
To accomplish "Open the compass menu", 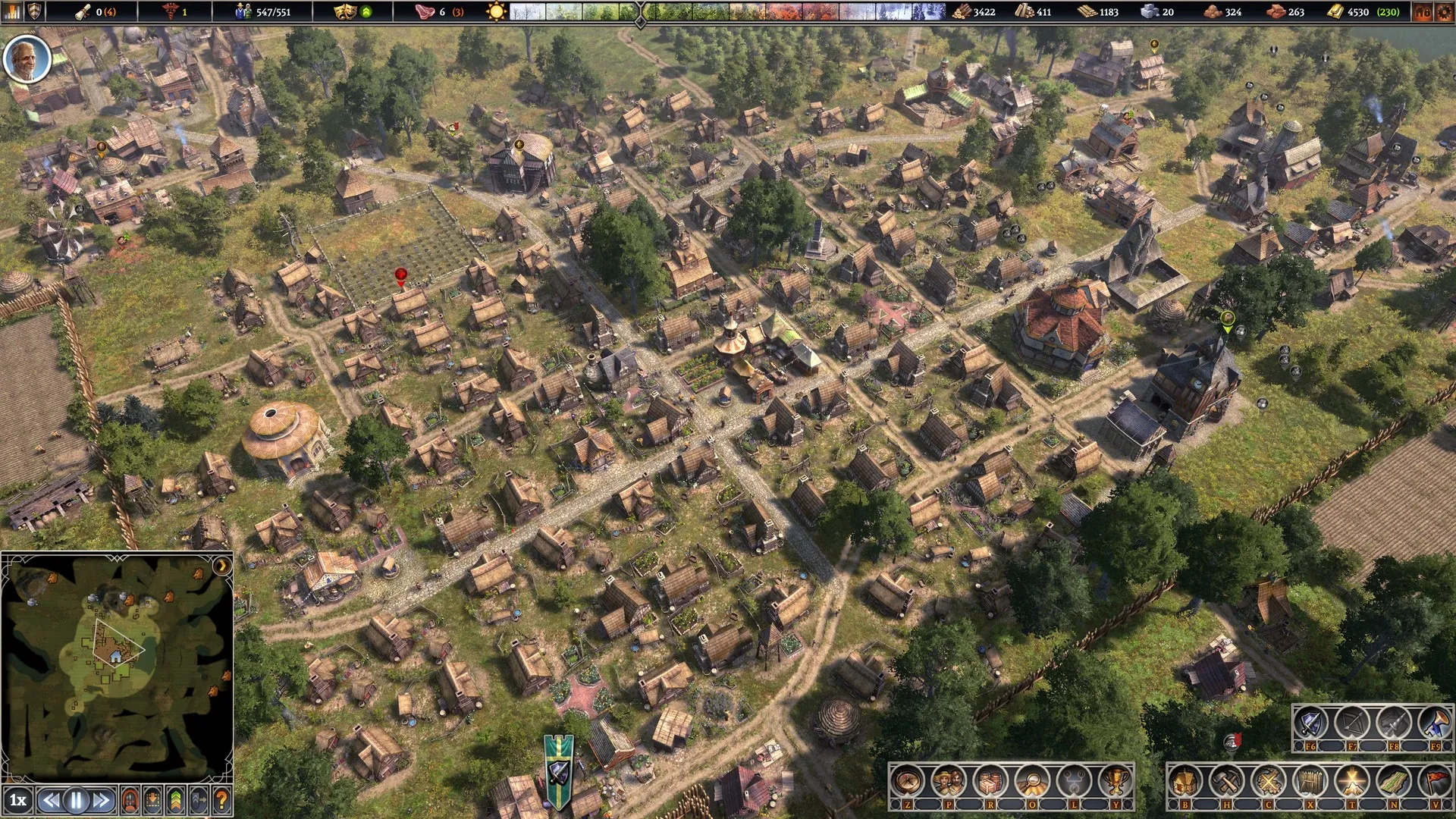I will [907, 780].
